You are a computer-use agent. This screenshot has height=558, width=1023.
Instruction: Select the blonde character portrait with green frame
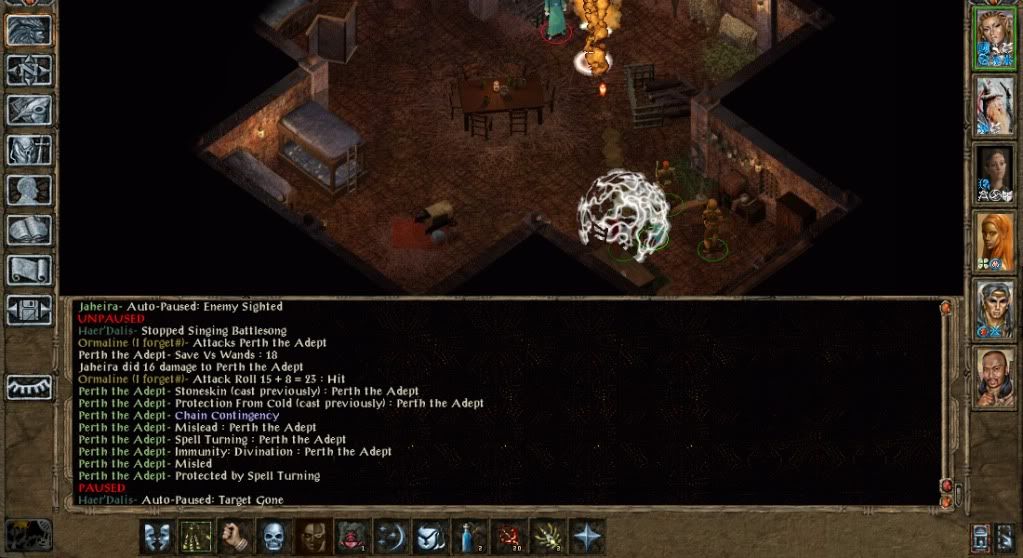[x=996, y=39]
